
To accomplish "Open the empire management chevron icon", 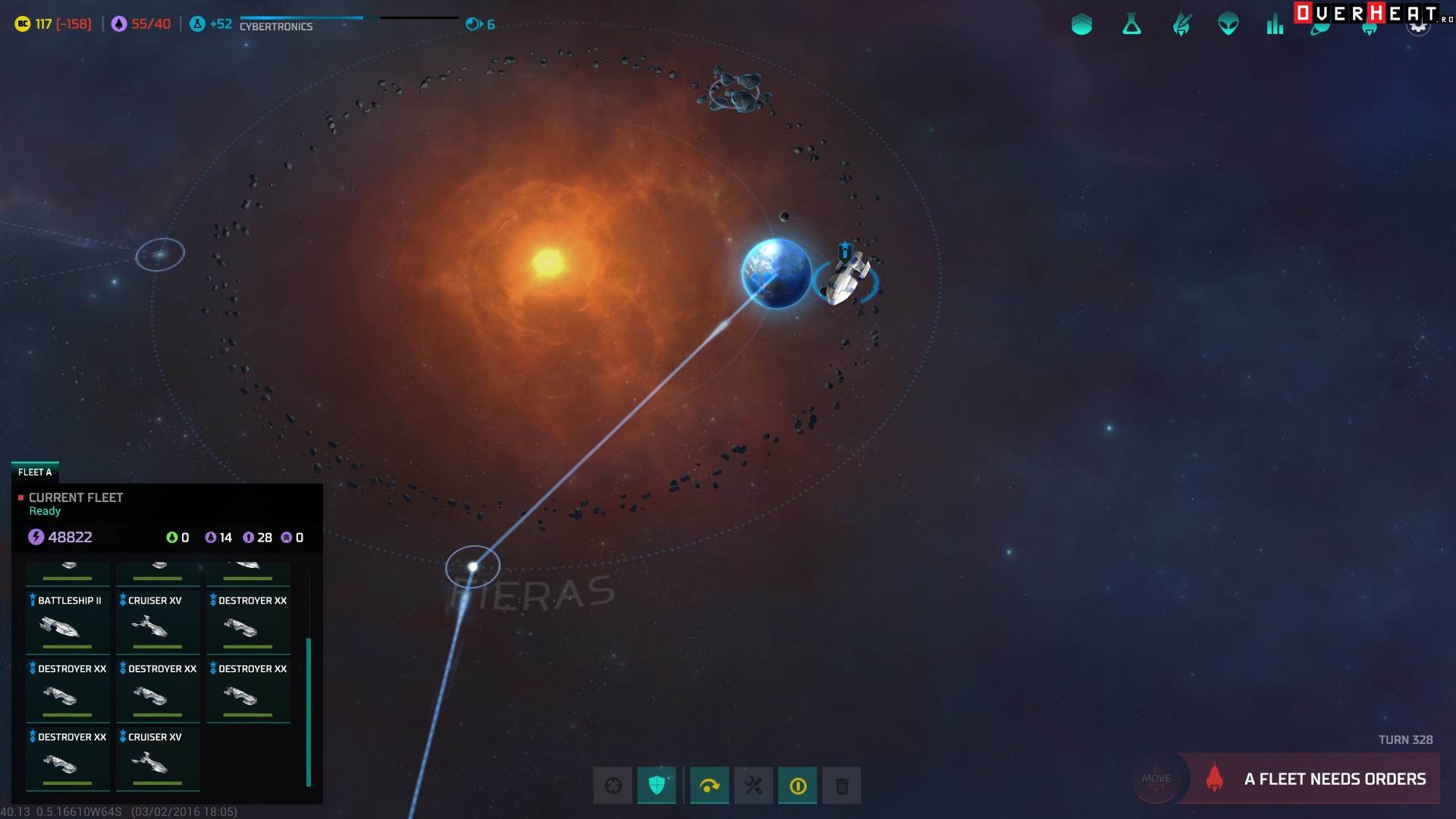I will tap(1081, 25).
